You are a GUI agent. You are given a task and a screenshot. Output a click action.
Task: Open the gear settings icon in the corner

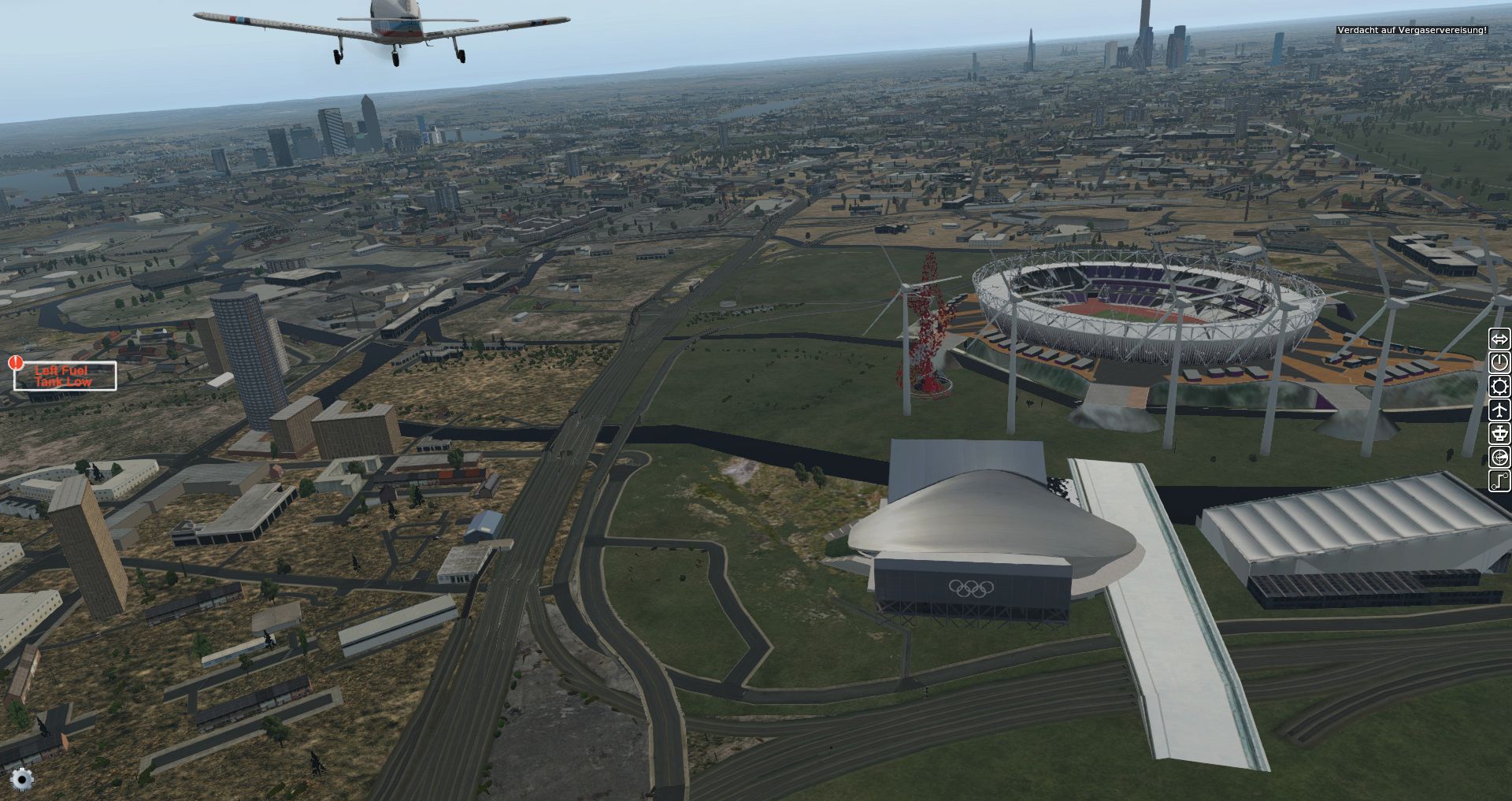[x=22, y=779]
